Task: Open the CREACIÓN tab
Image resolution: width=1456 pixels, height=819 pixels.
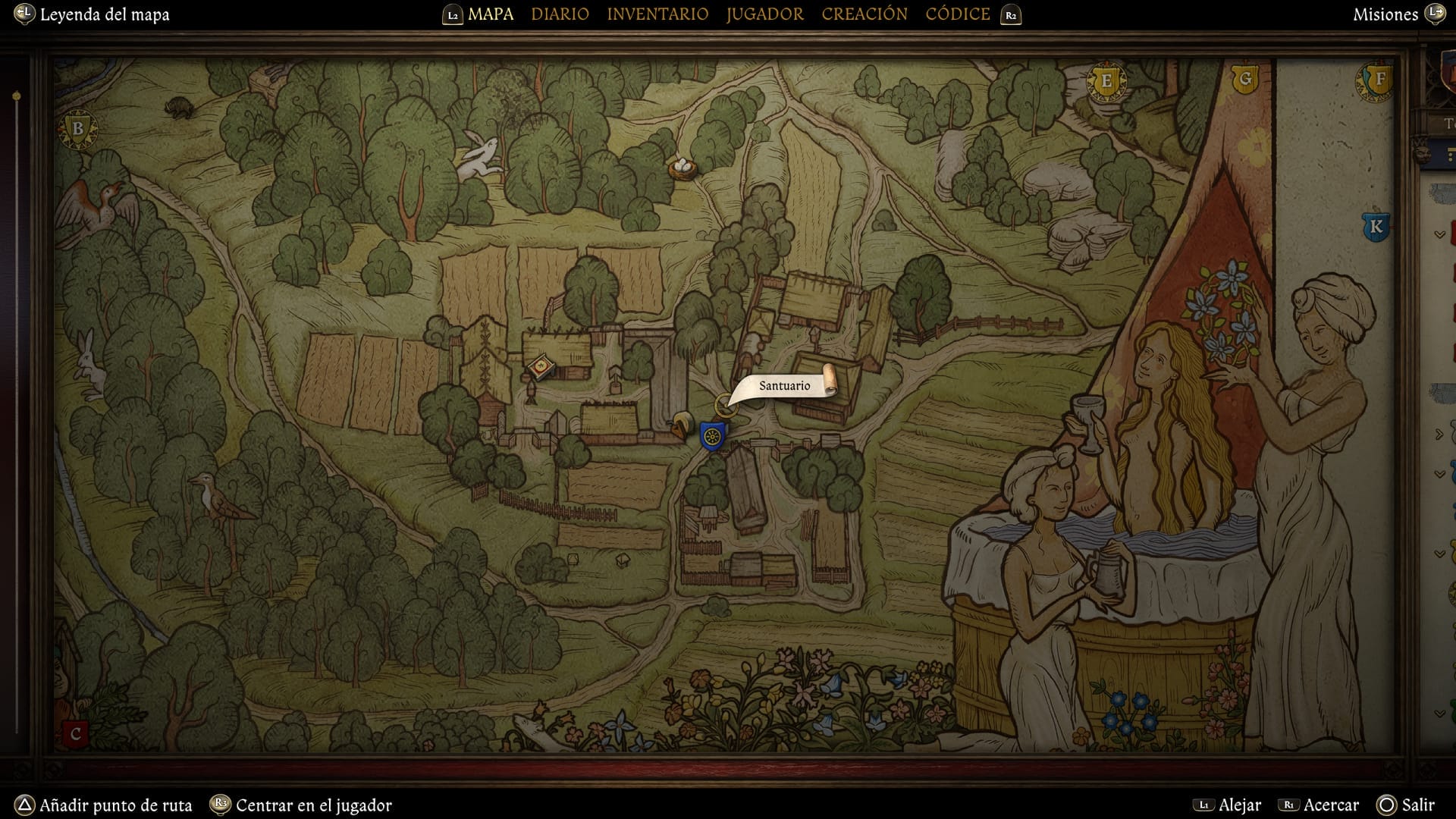Action: pos(864,14)
